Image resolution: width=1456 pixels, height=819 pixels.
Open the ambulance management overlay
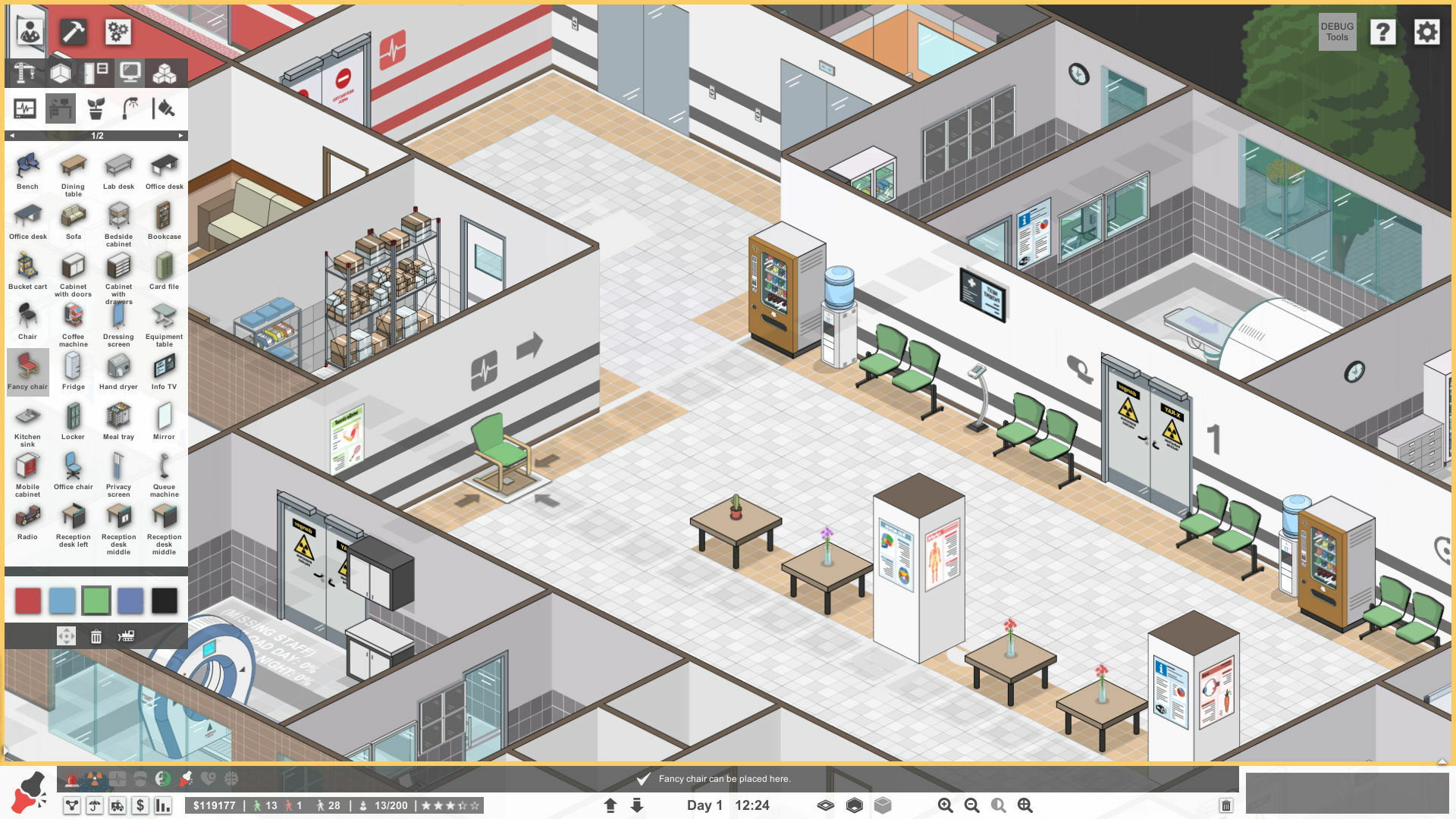(116, 805)
